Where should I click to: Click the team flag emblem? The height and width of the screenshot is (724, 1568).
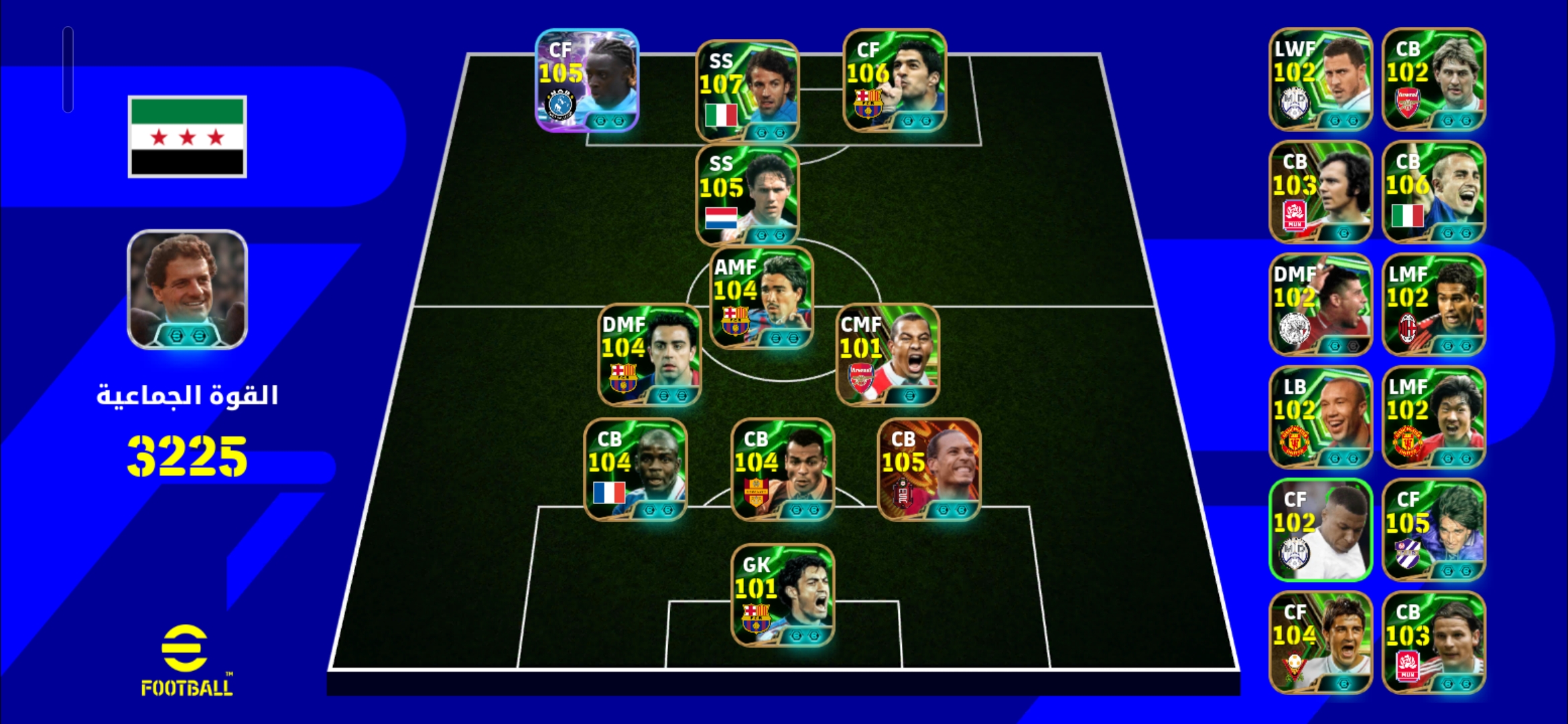click(188, 137)
